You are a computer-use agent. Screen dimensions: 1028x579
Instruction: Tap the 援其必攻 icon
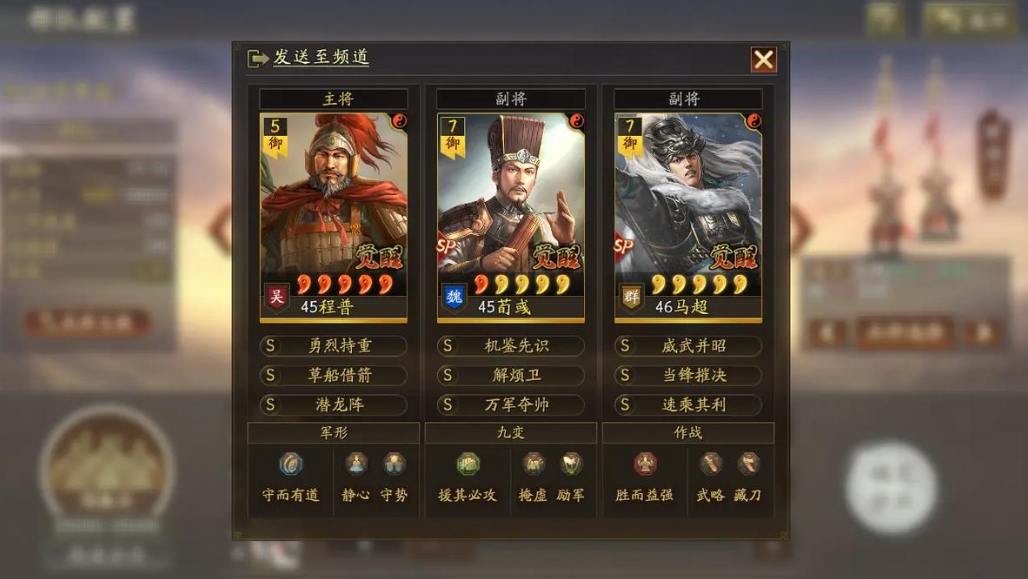[x=468, y=464]
